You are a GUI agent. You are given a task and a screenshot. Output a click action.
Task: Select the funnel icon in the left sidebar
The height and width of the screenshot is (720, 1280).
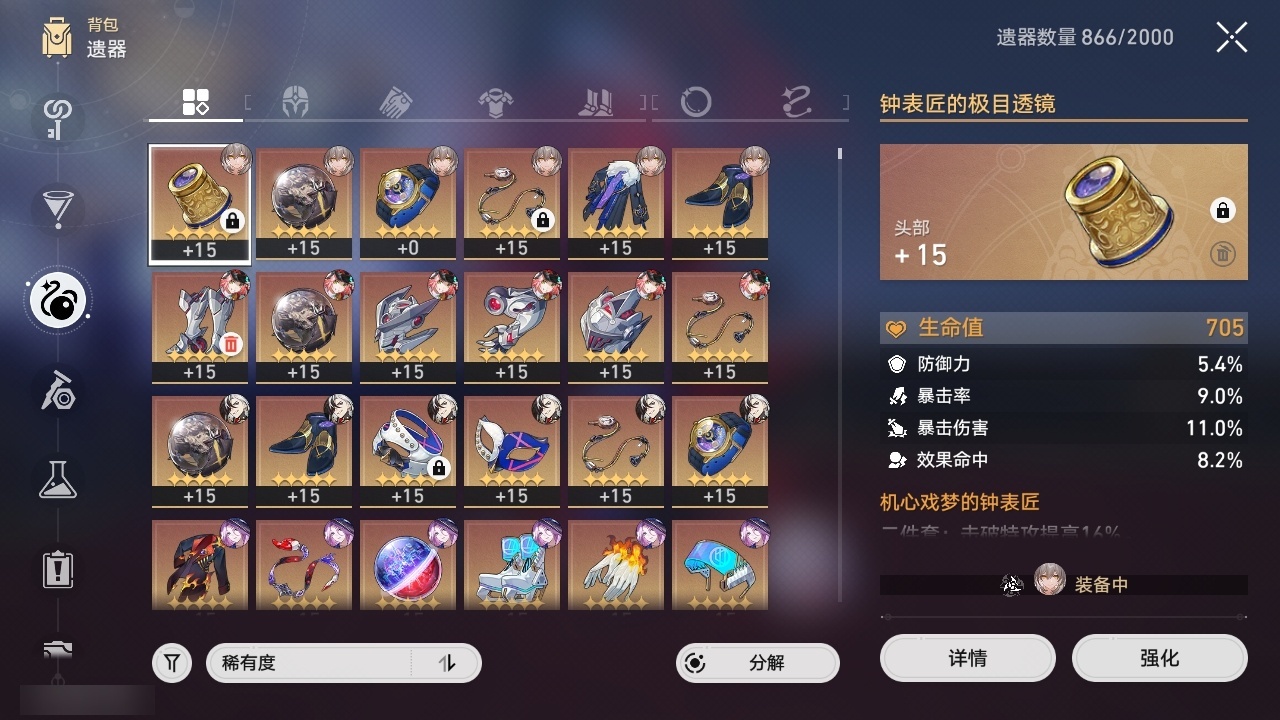pos(57,207)
